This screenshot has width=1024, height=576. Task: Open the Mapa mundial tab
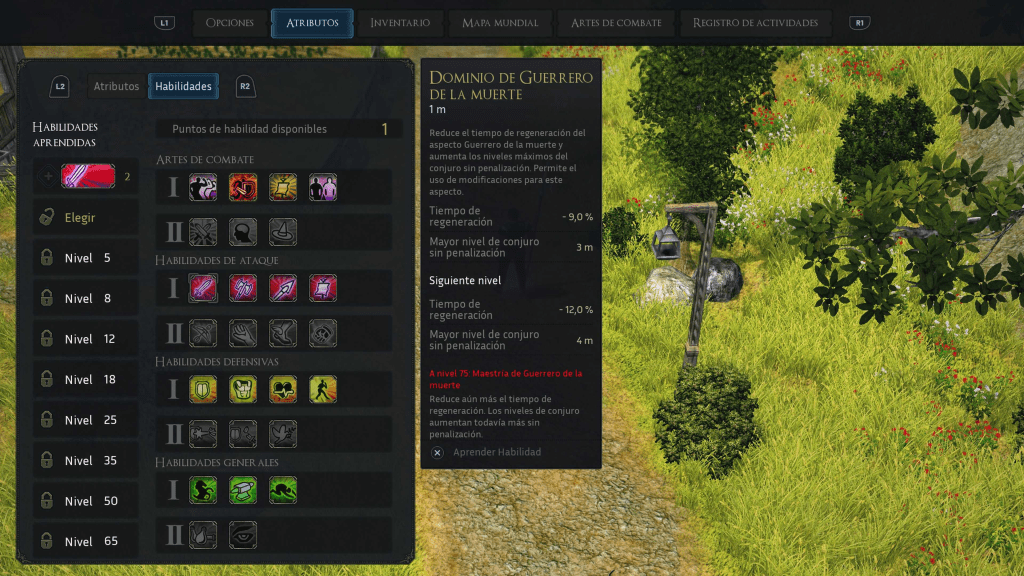(500, 23)
